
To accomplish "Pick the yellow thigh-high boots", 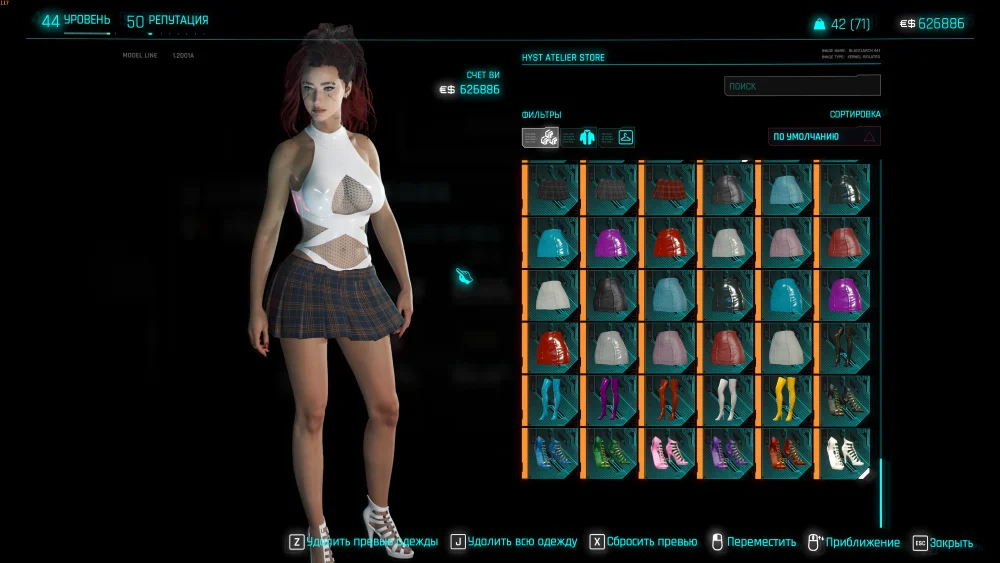I will pos(785,398).
